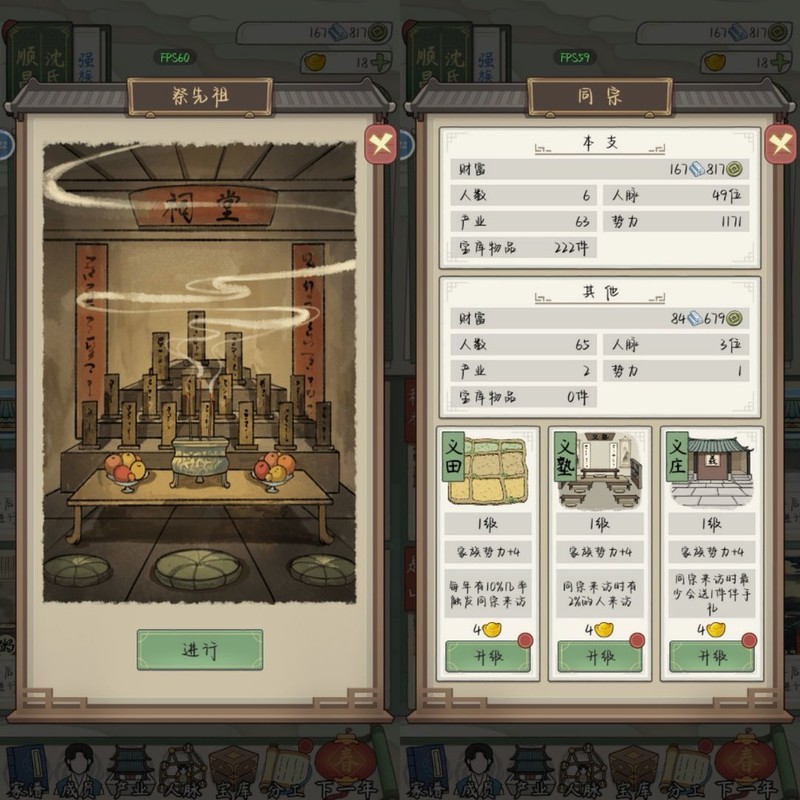Add gold ingots with the plus above 同宗
The image size is (800, 800).
[779, 62]
